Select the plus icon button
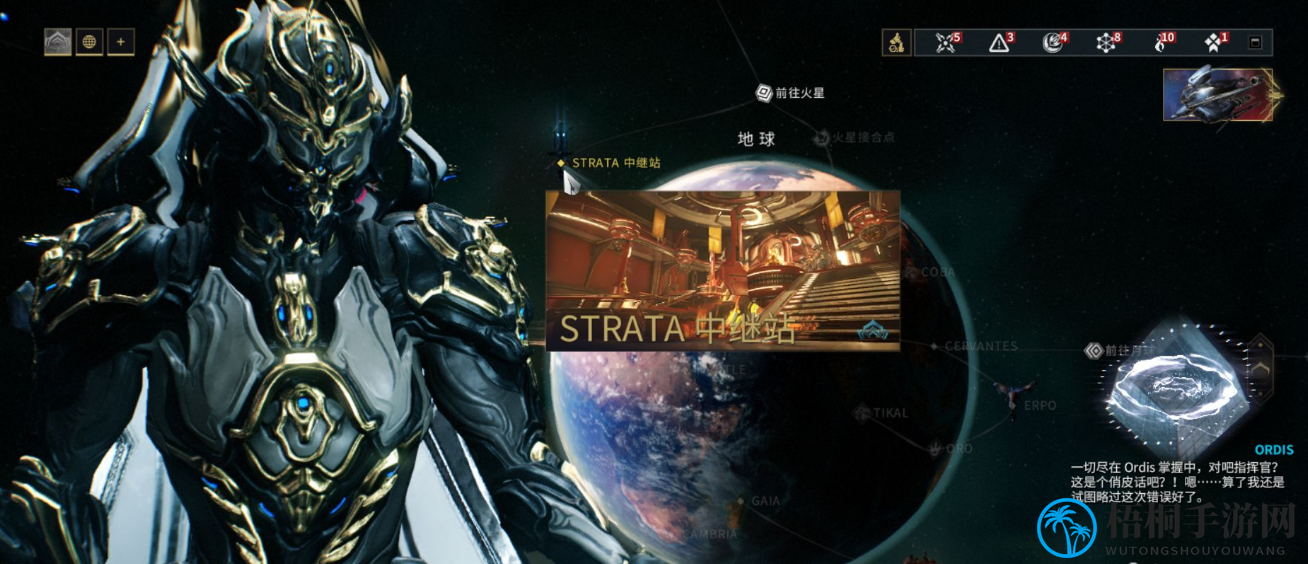Viewport: 1308px width, 564px height. point(121,42)
